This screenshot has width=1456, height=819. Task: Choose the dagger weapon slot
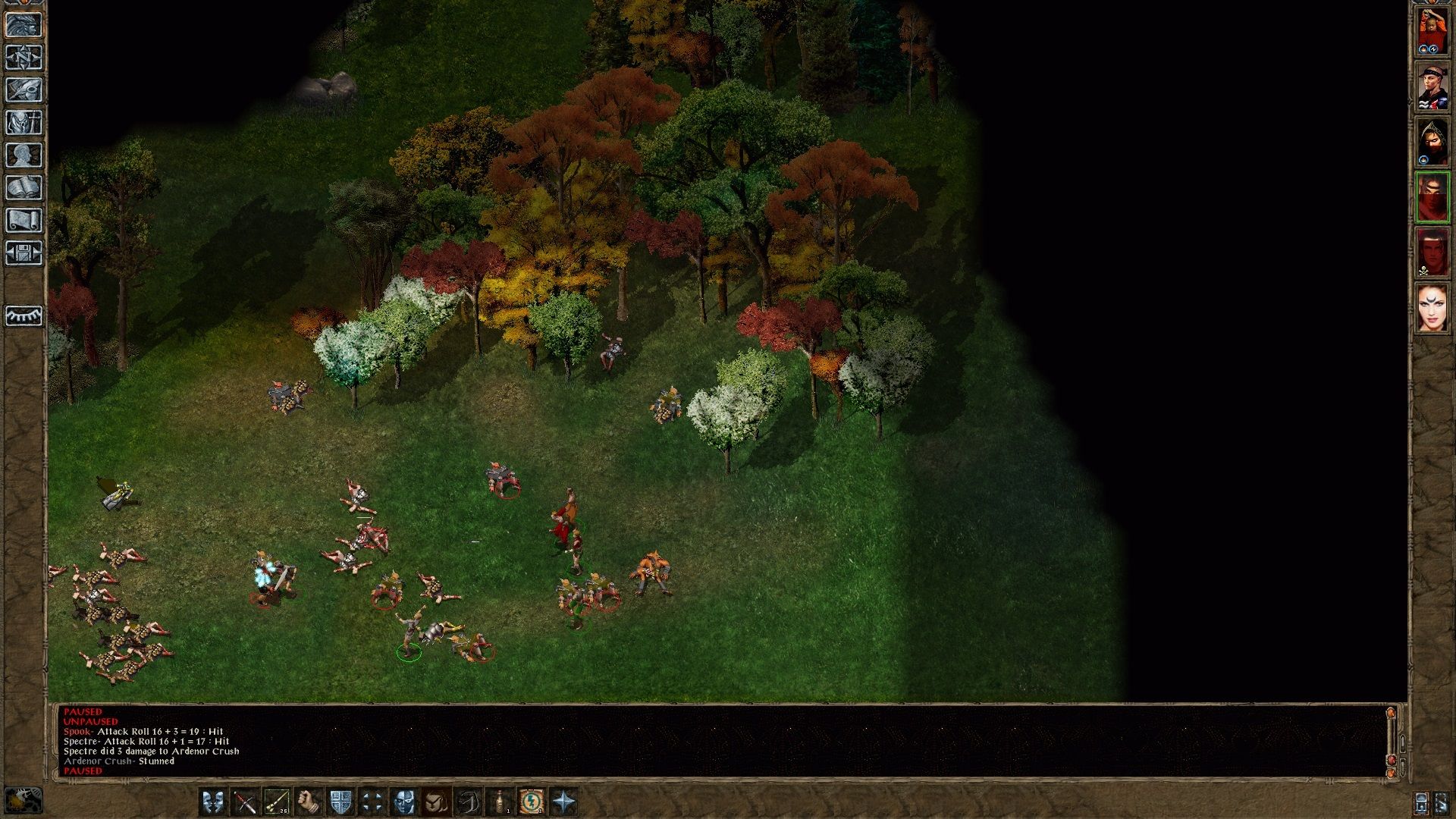245,802
